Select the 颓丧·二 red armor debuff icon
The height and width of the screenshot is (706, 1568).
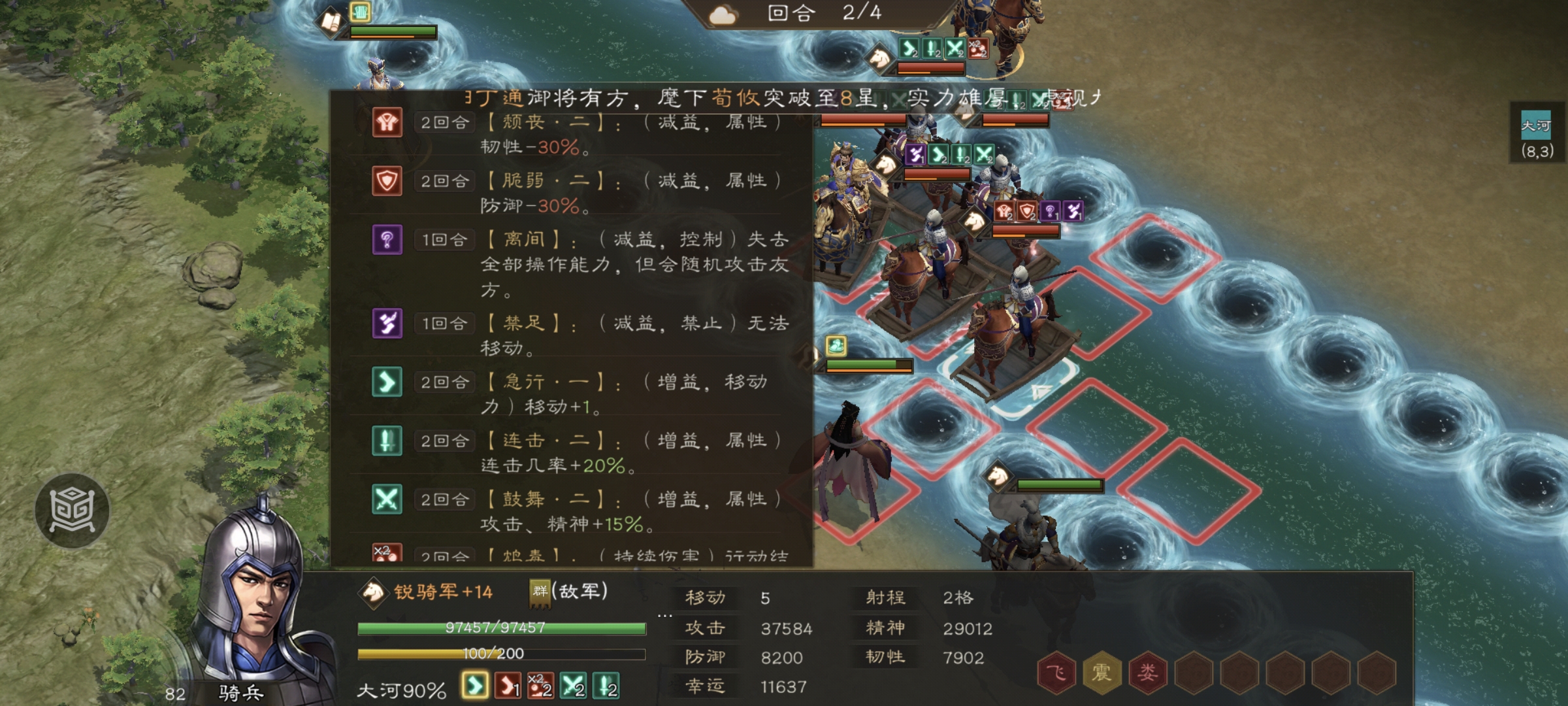[x=387, y=123]
